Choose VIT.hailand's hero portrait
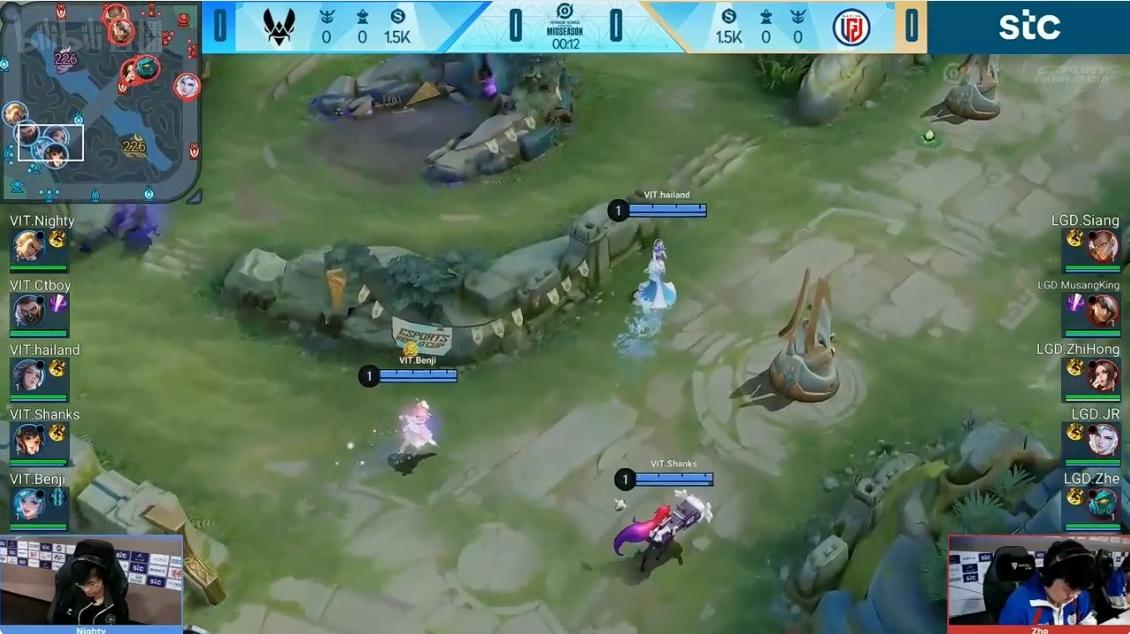The width and height of the screenshot is (1130, 634). pos(27,375)
